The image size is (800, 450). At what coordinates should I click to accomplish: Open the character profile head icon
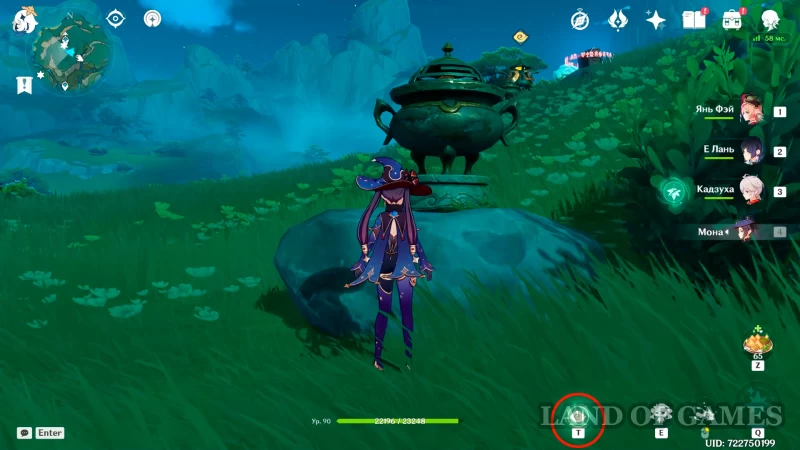pyautogui.click(x=770, y=20)
